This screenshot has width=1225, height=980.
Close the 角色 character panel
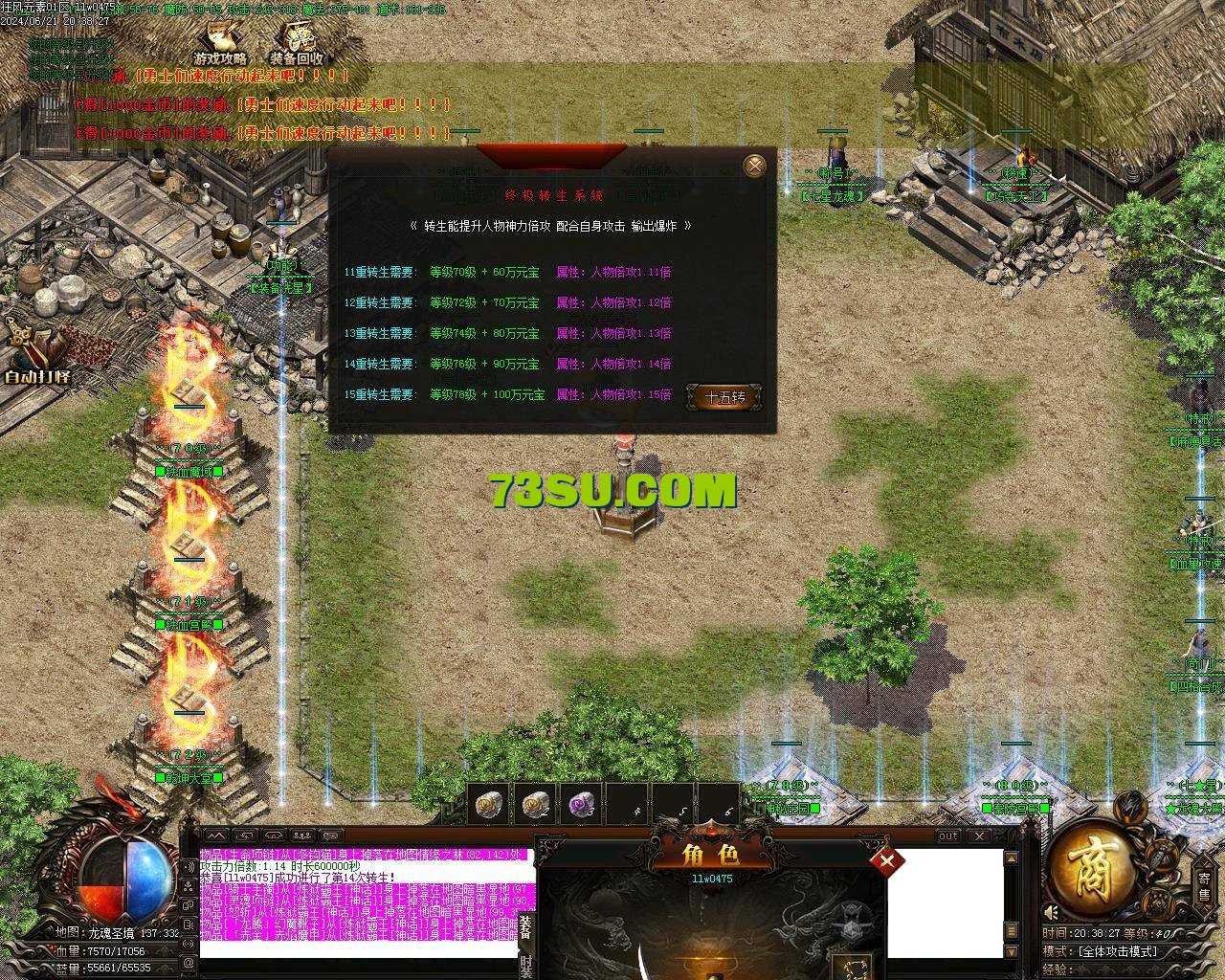[x=886, y=860]
